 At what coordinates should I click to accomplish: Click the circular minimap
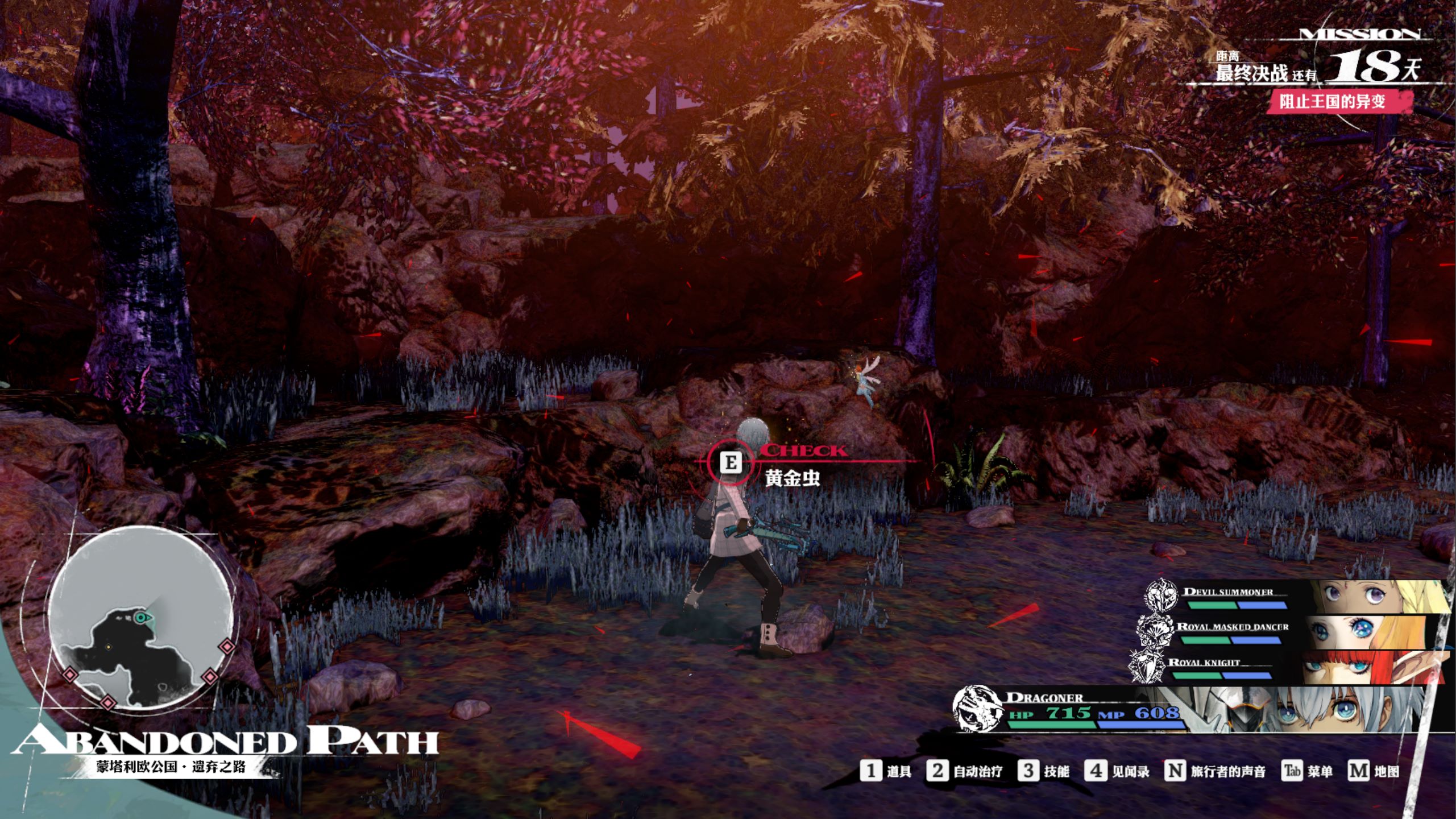[140, 618]
